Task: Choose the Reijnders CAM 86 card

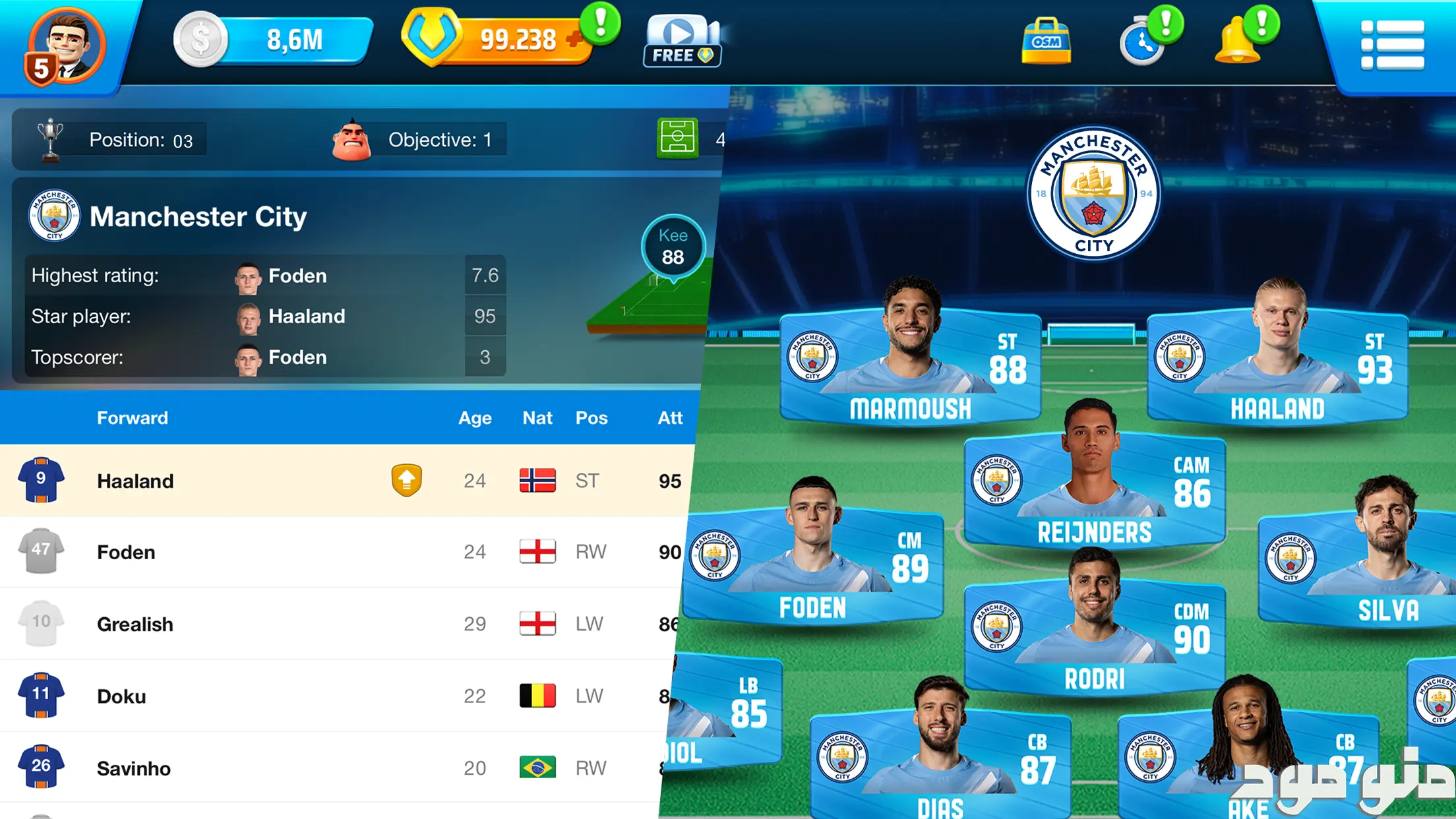Action: pos(1095,491)
